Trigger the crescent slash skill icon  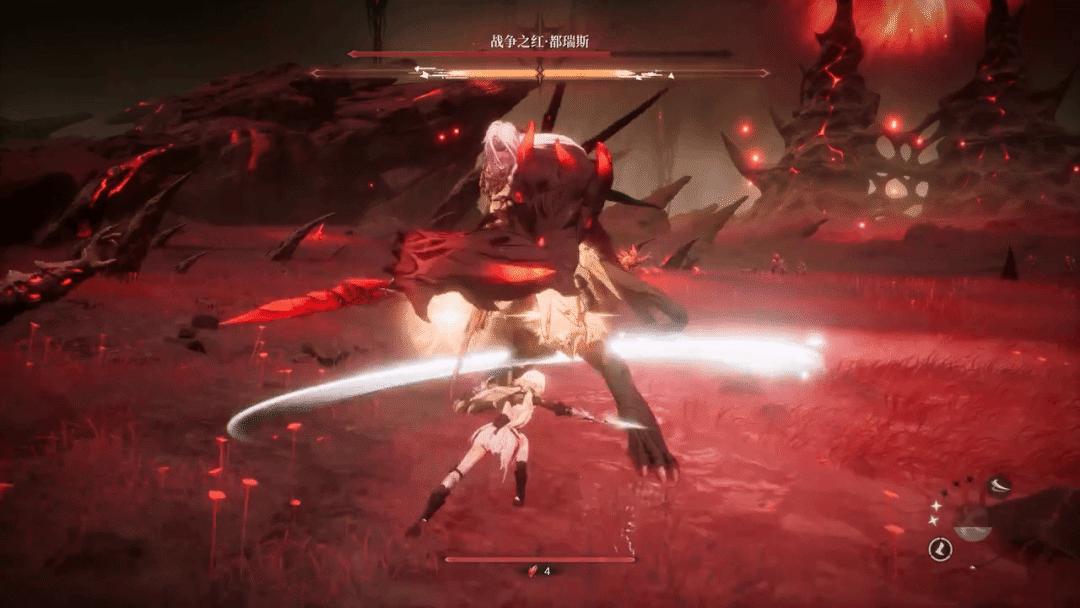(x=999, y=486)
